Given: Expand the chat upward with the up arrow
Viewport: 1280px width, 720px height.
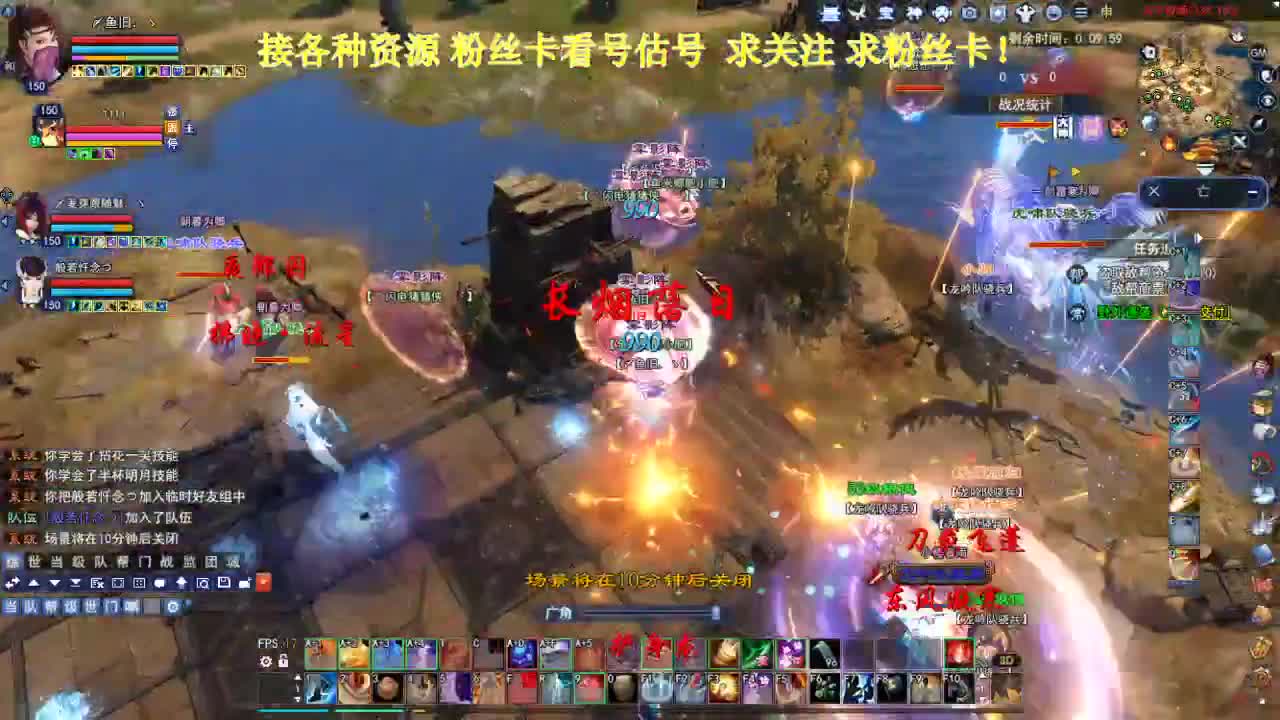Looking at the screenshot, I should tap(35, 582).
